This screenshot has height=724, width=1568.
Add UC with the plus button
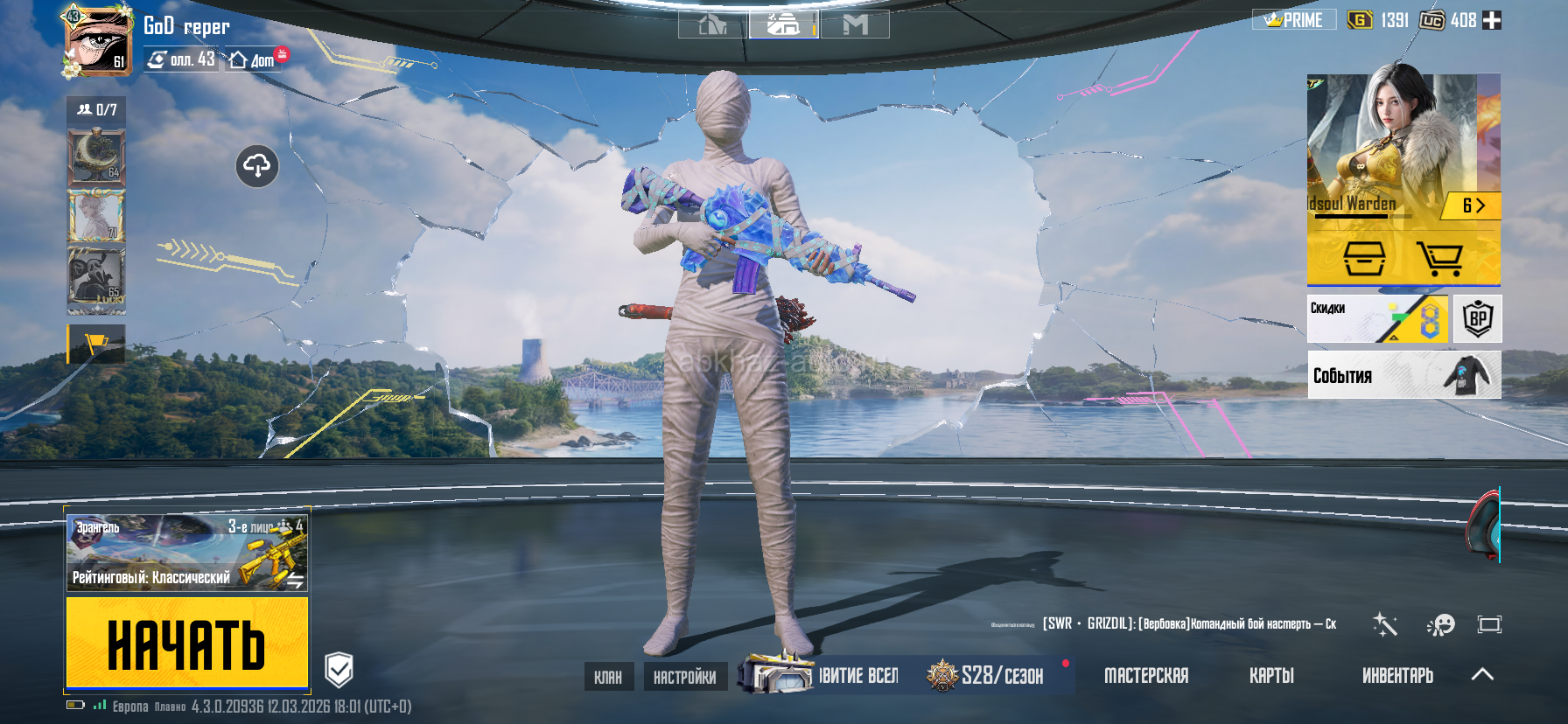[1492, 20]
